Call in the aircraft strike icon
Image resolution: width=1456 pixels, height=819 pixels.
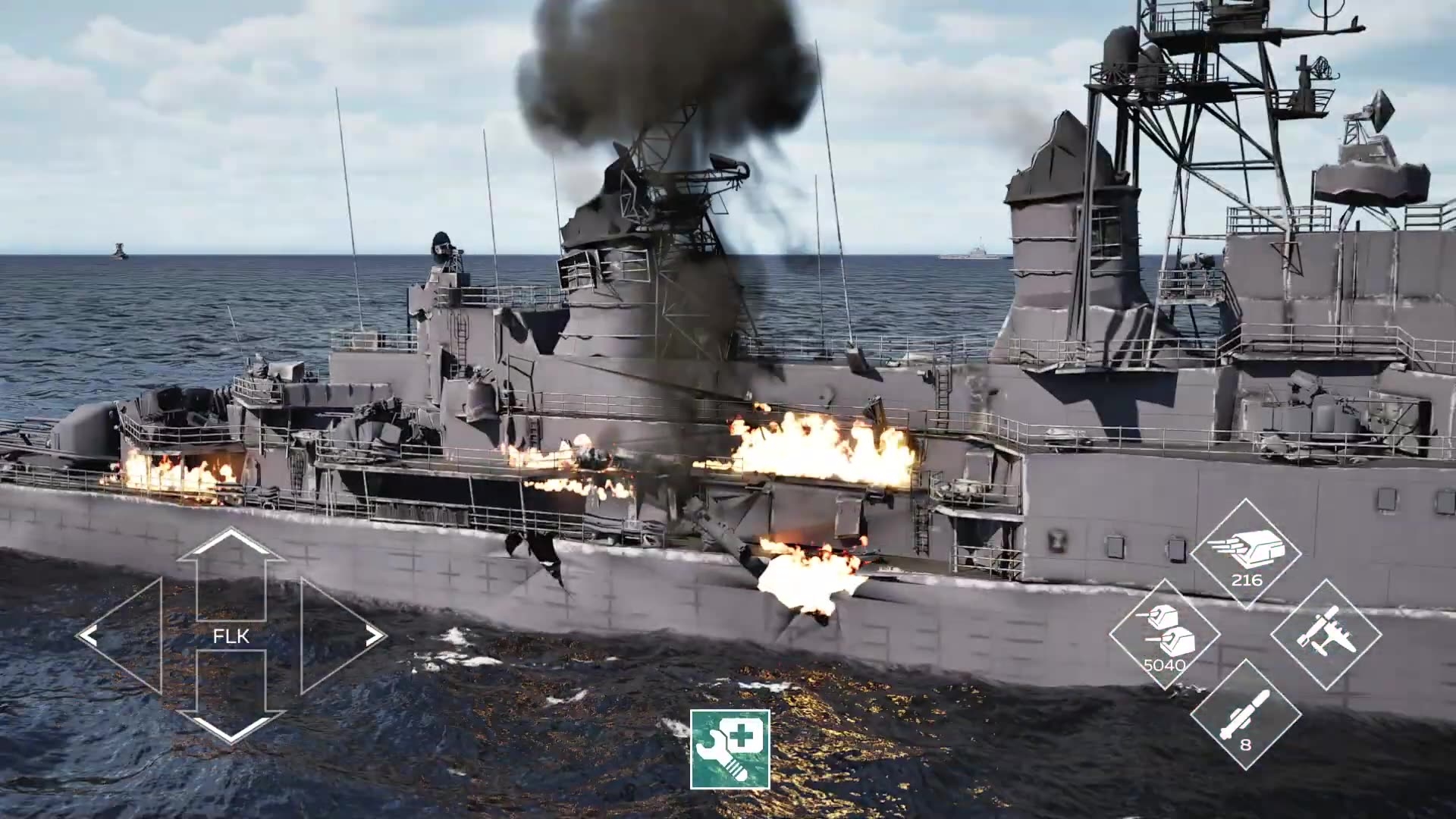click(x=1326, y=634)
